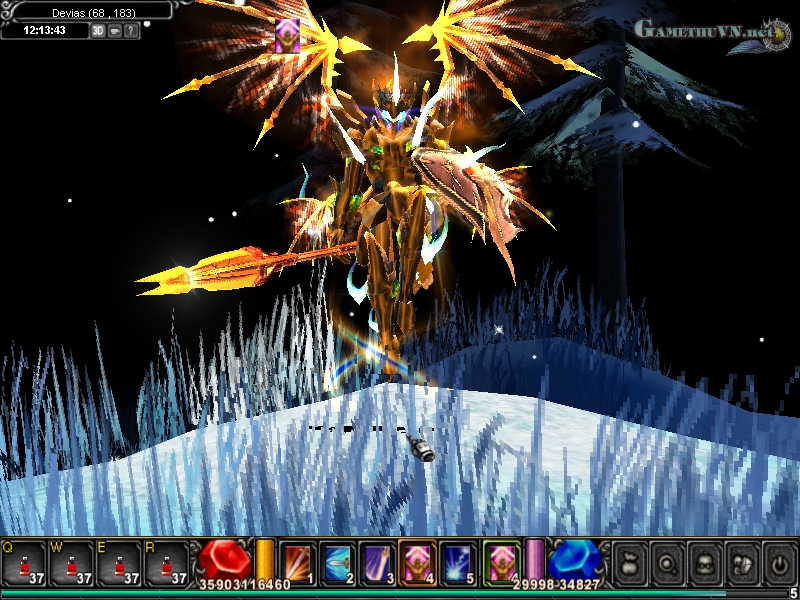Screen dimensions: 800x600
Task: Activate the purple raised-arm skill 3
Action: (377, 561)
